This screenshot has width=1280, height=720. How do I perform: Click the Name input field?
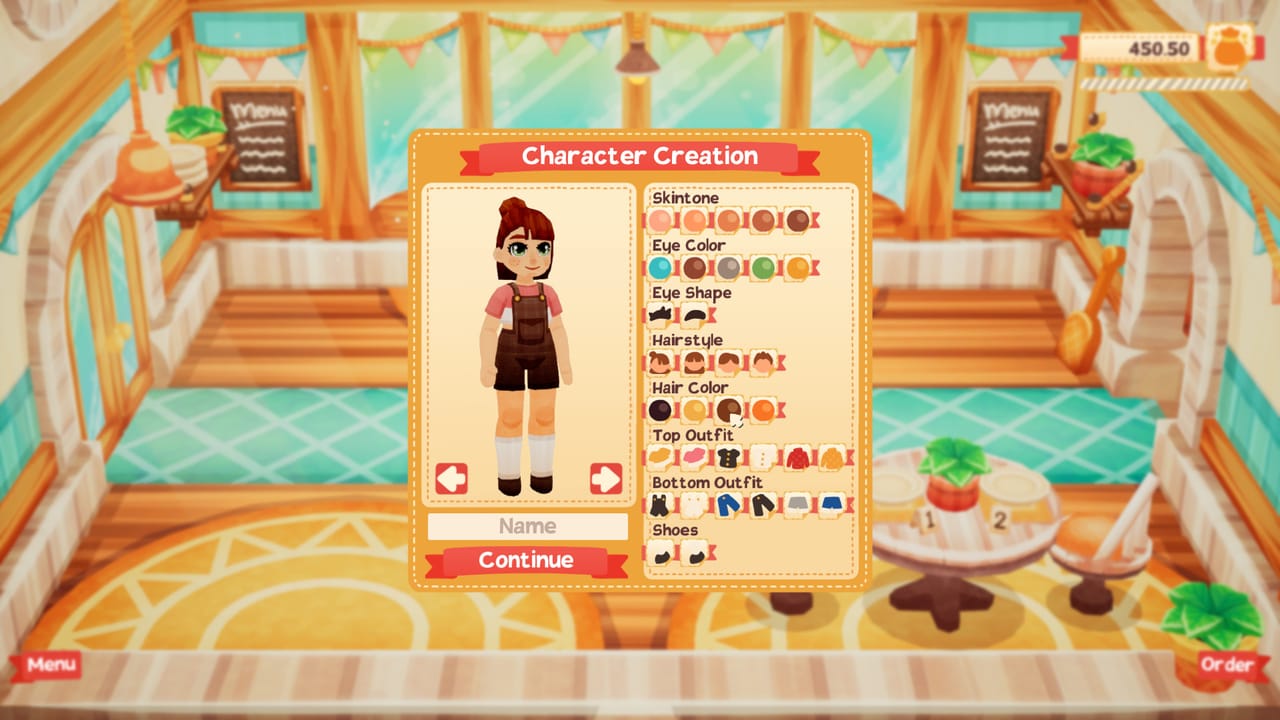526,527
